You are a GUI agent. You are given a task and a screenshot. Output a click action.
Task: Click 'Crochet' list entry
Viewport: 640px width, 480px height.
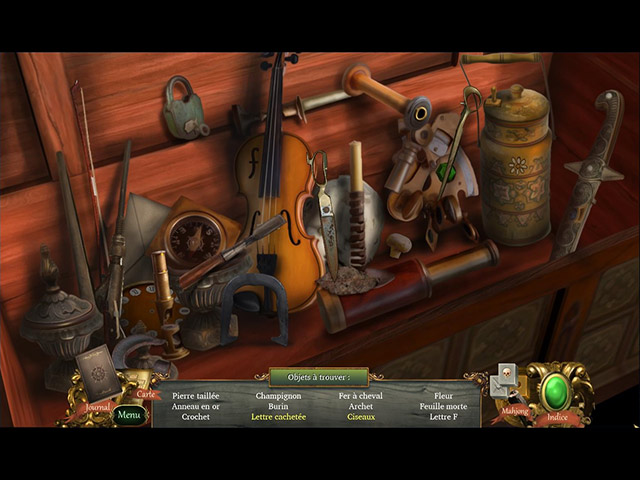pos(196,417)
